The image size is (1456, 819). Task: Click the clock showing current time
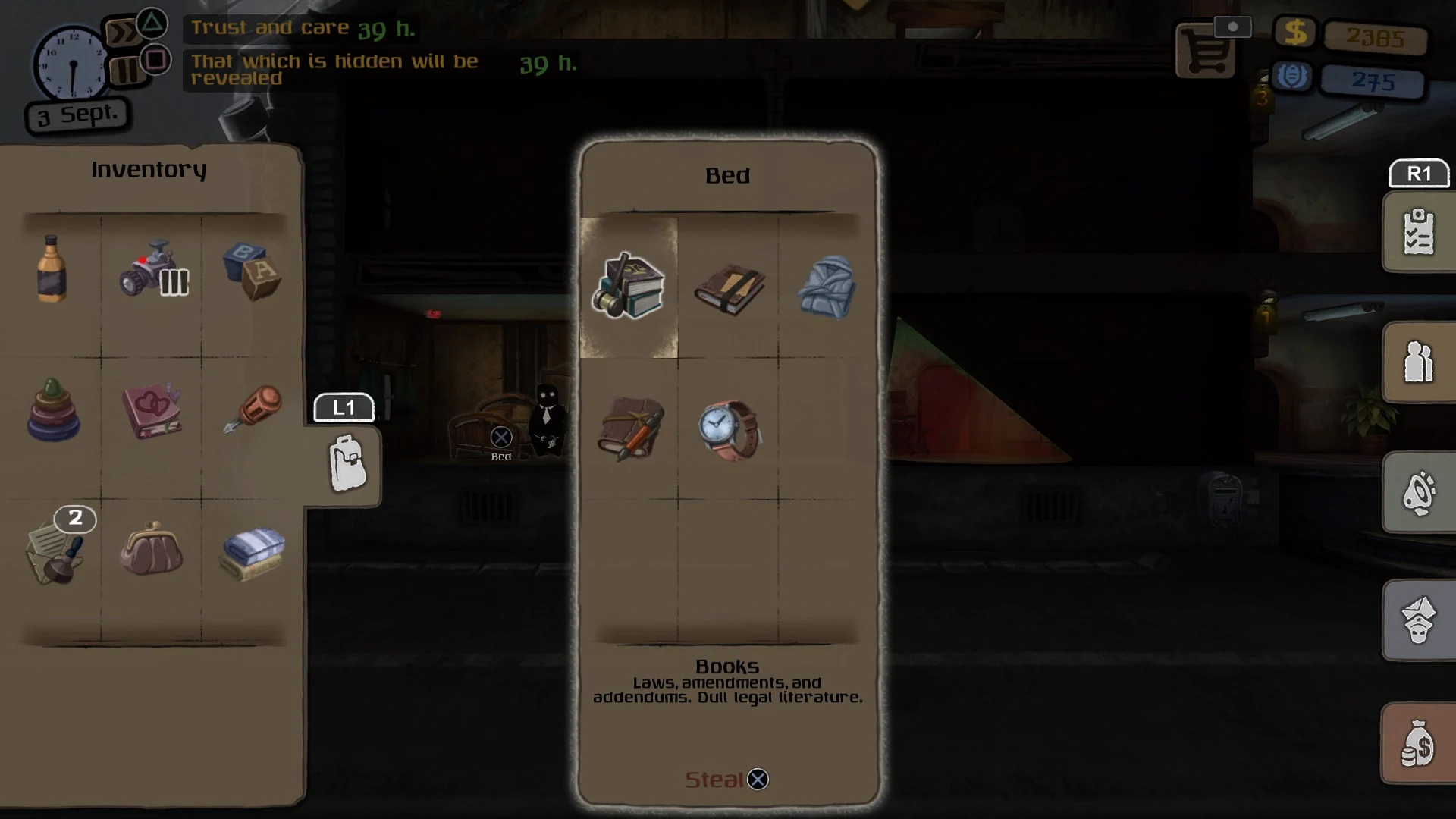point(72,64)
